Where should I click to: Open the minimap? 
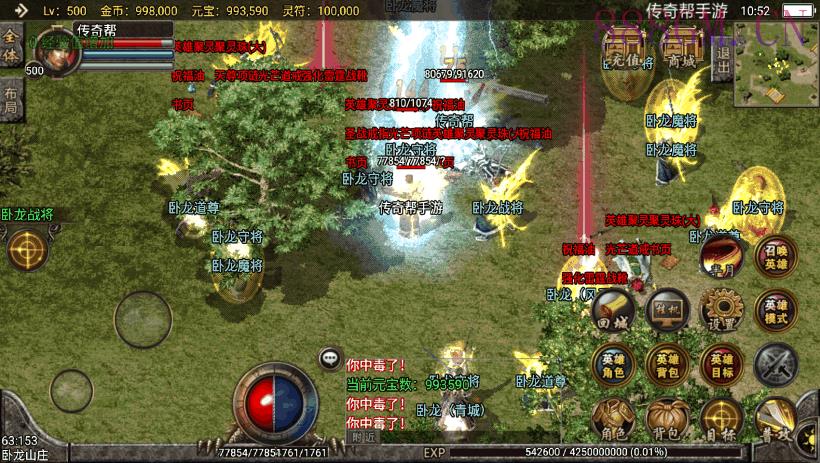point(773,63)
